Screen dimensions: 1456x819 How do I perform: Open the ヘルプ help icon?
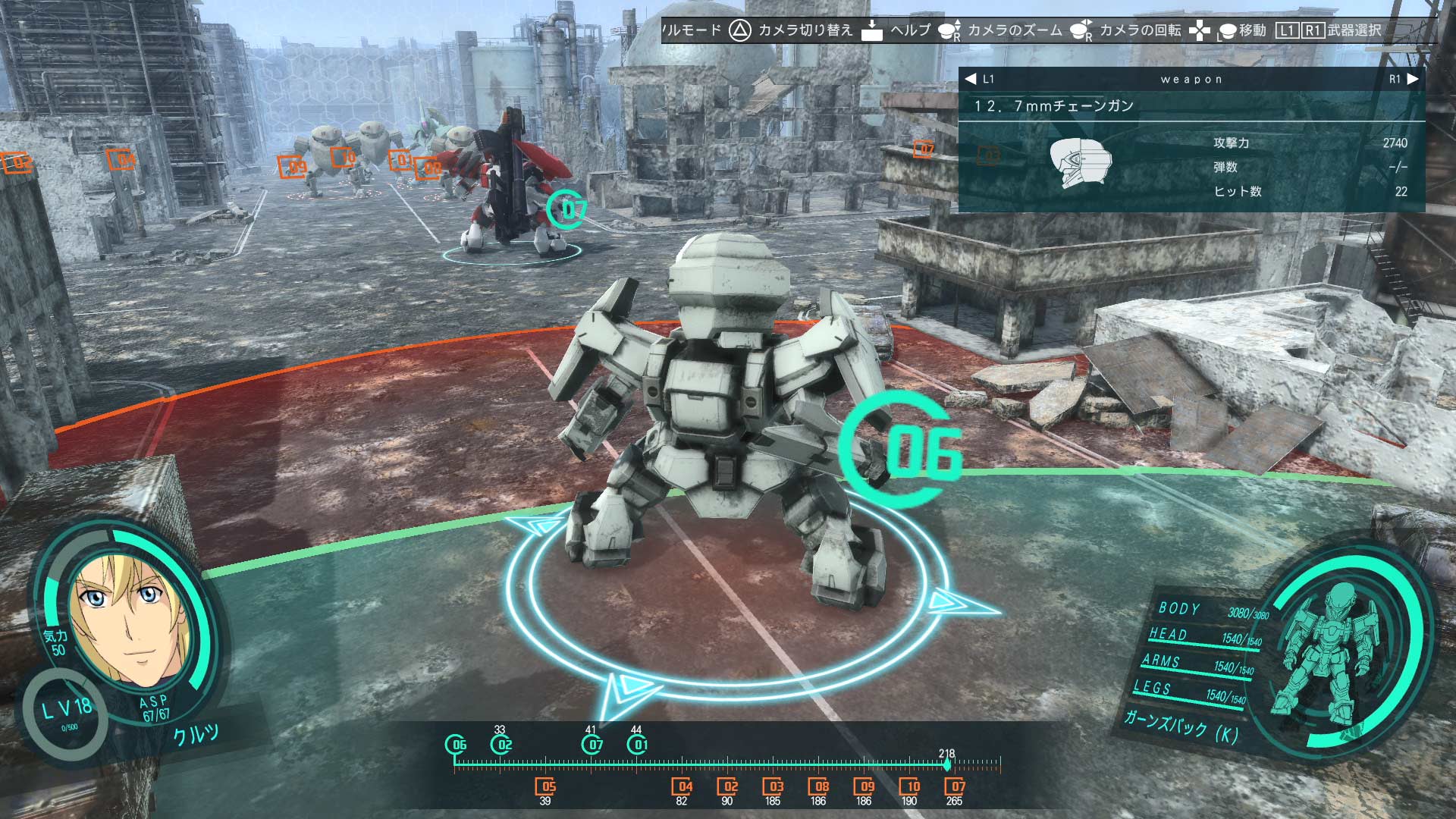pyautogui.click(x=874, y=32)
